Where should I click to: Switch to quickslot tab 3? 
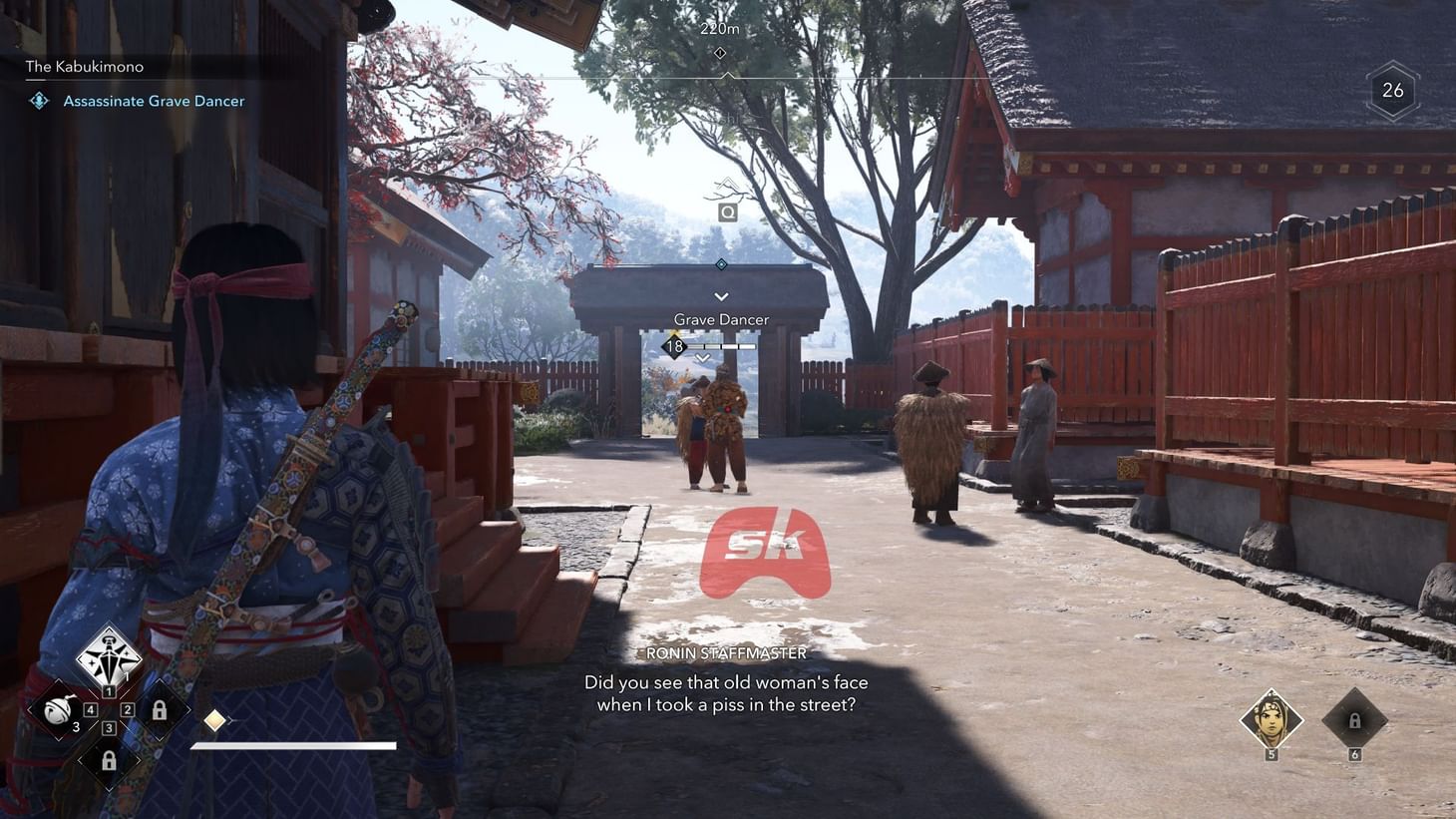109,726
